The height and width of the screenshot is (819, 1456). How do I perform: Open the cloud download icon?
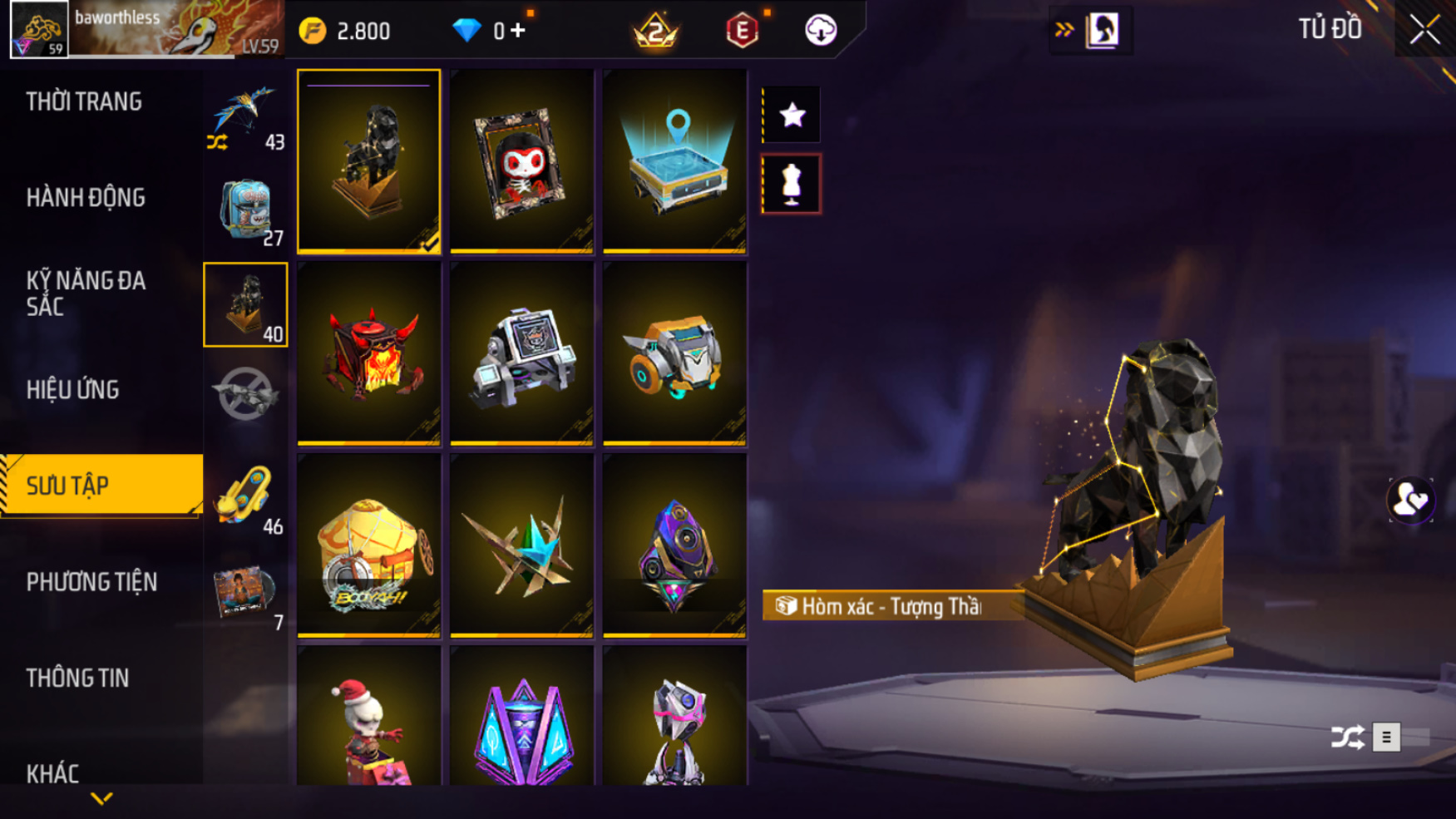(821, 31)
